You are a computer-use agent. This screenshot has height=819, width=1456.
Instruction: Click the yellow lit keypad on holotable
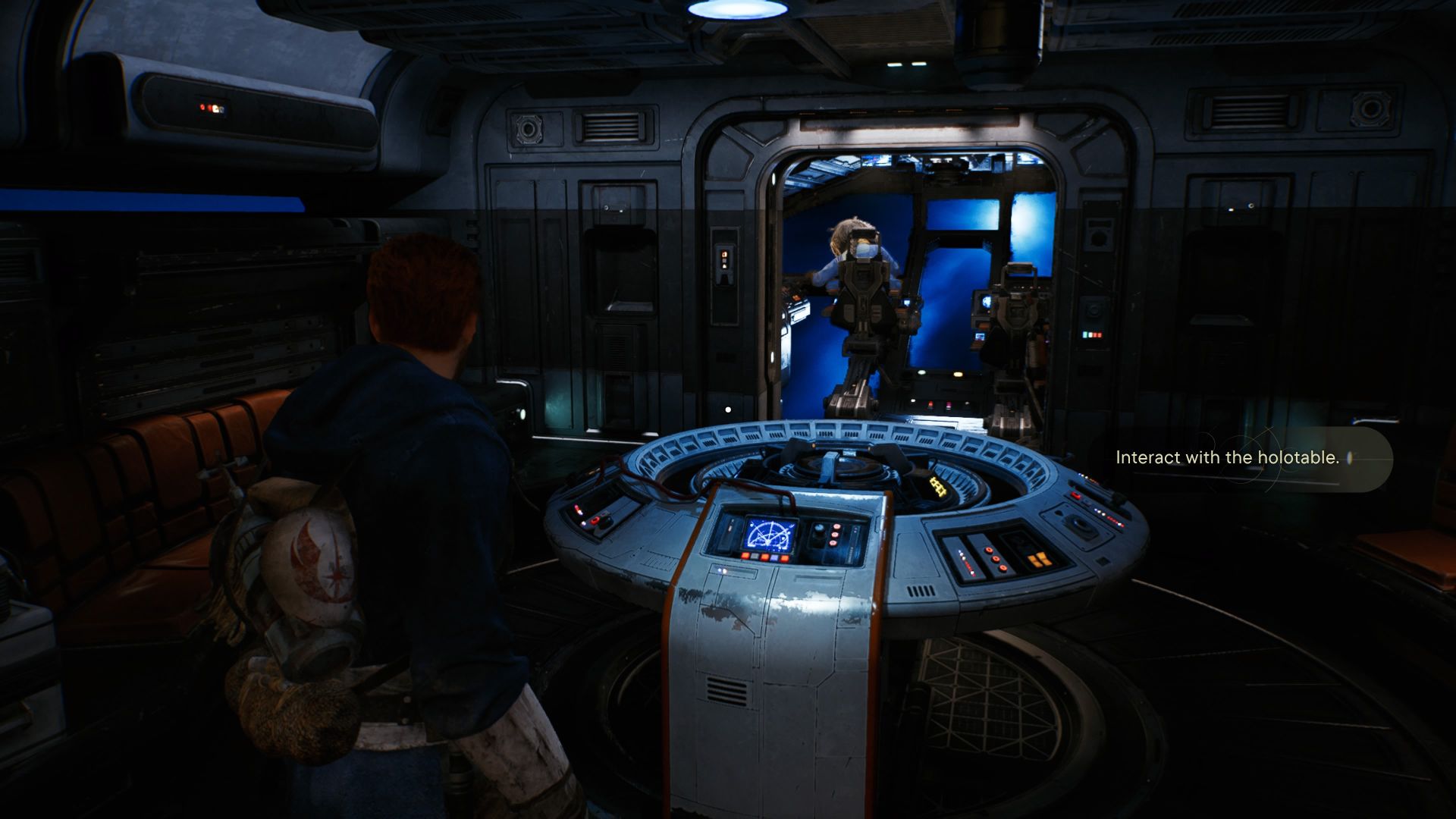[938, 487]
